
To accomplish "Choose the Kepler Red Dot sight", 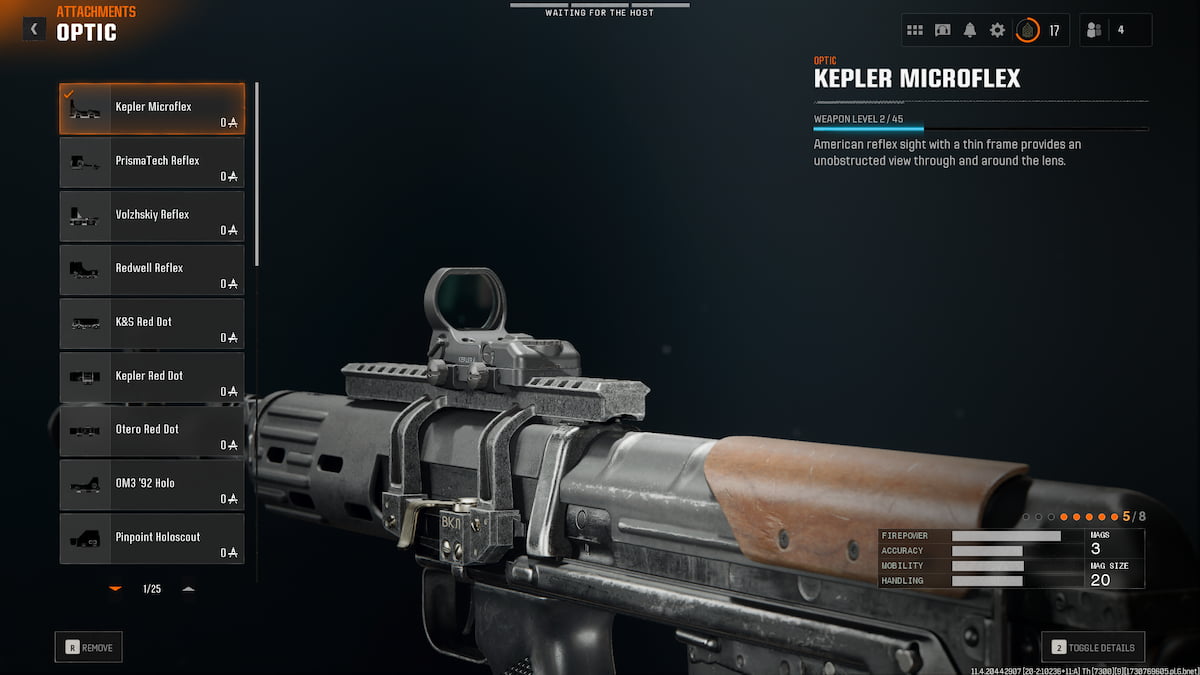I will [x=152, y=378].
